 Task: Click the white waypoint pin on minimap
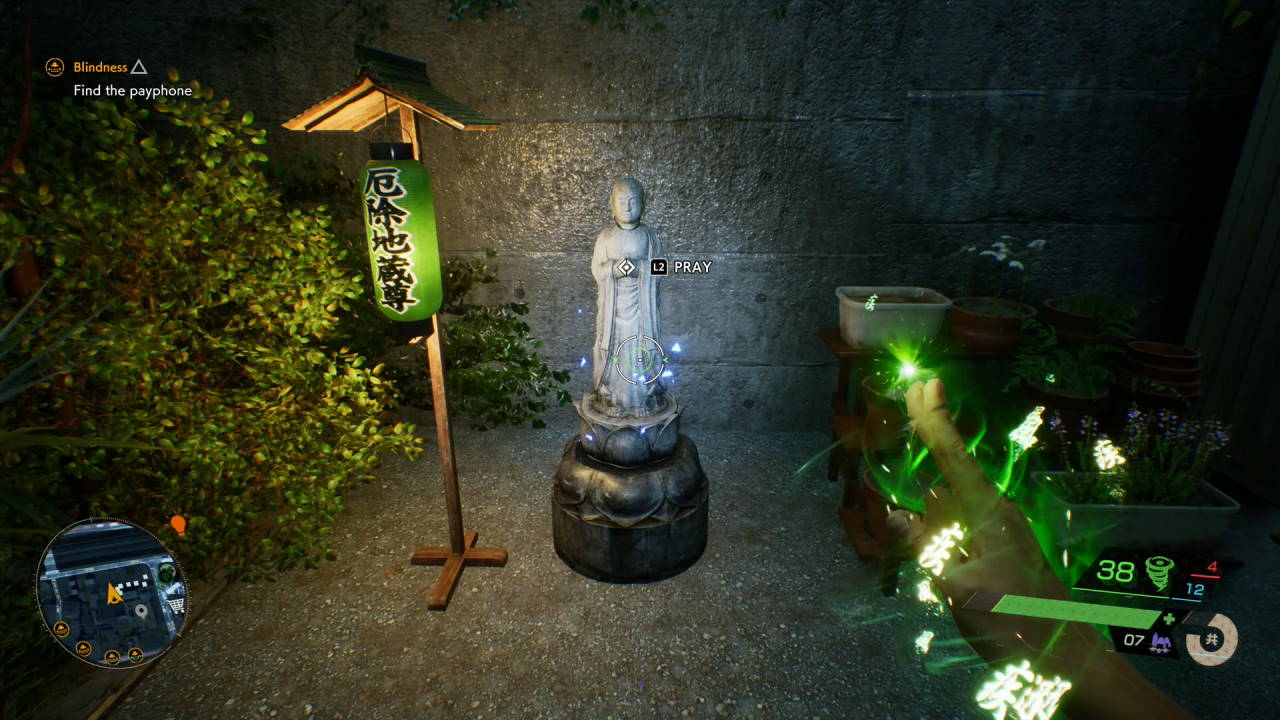(141, 610)
